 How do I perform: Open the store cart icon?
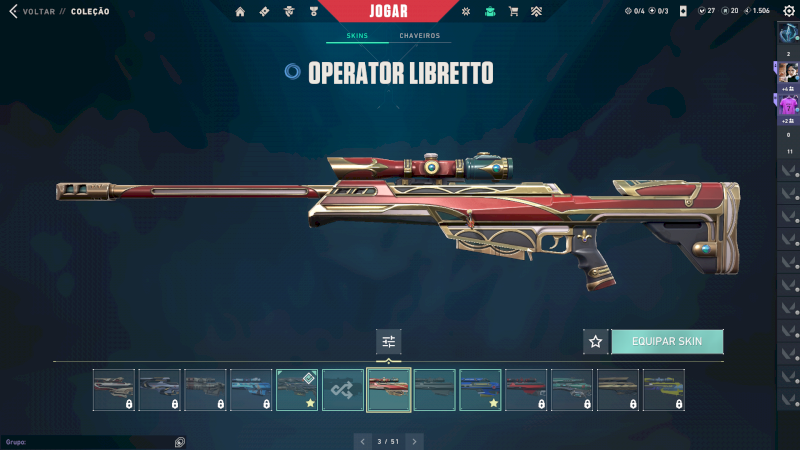click(514, 12)
